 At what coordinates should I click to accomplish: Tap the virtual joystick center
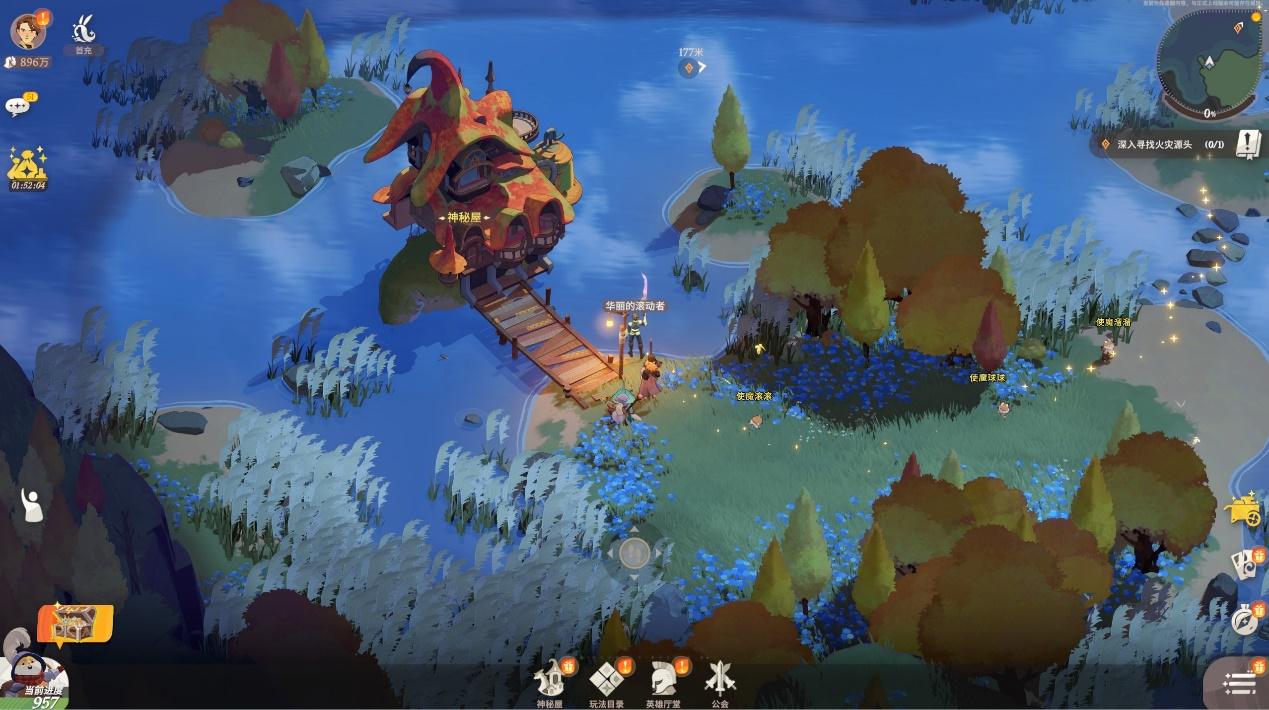635,552
